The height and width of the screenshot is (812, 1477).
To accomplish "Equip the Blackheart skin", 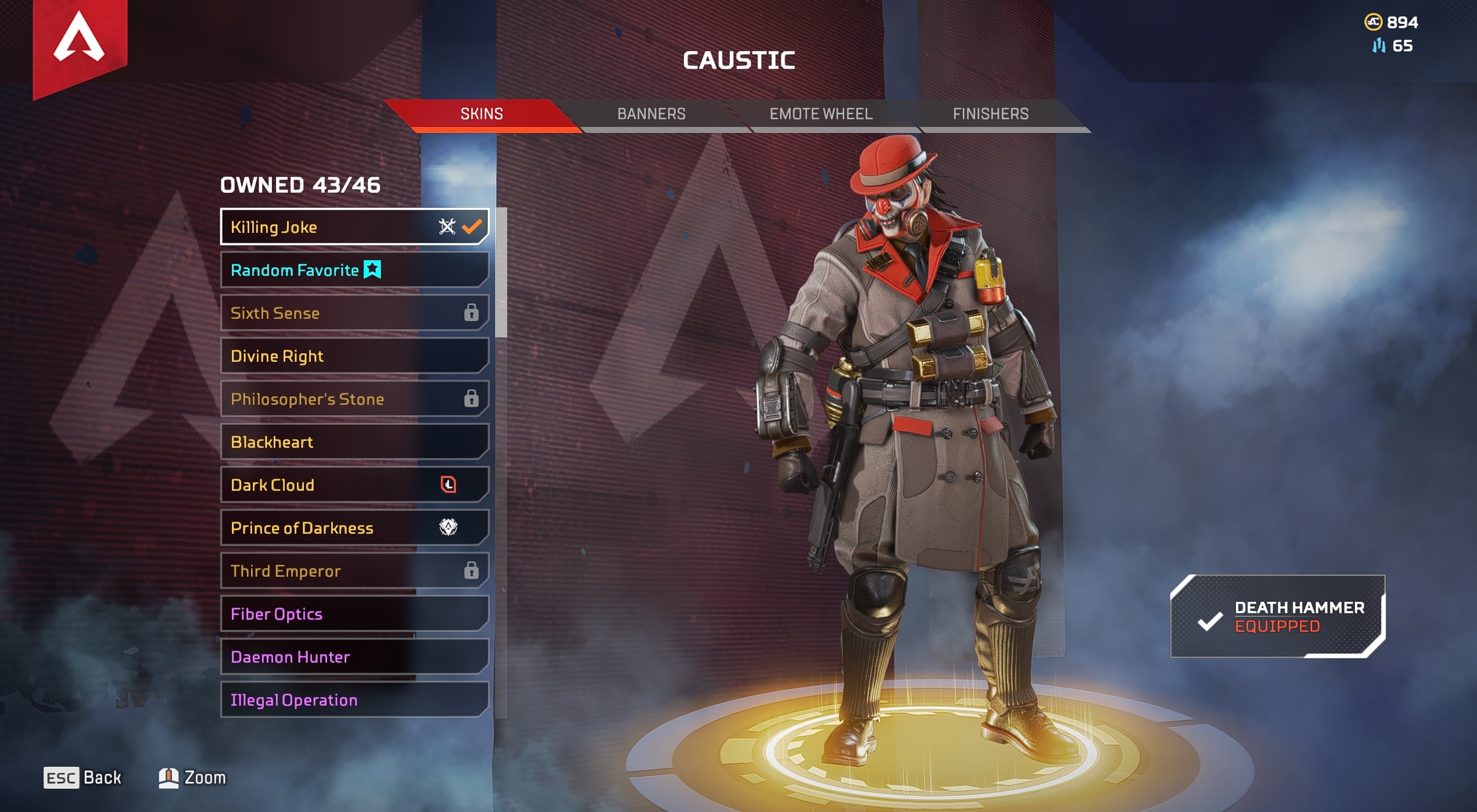I will click(354, 441).
